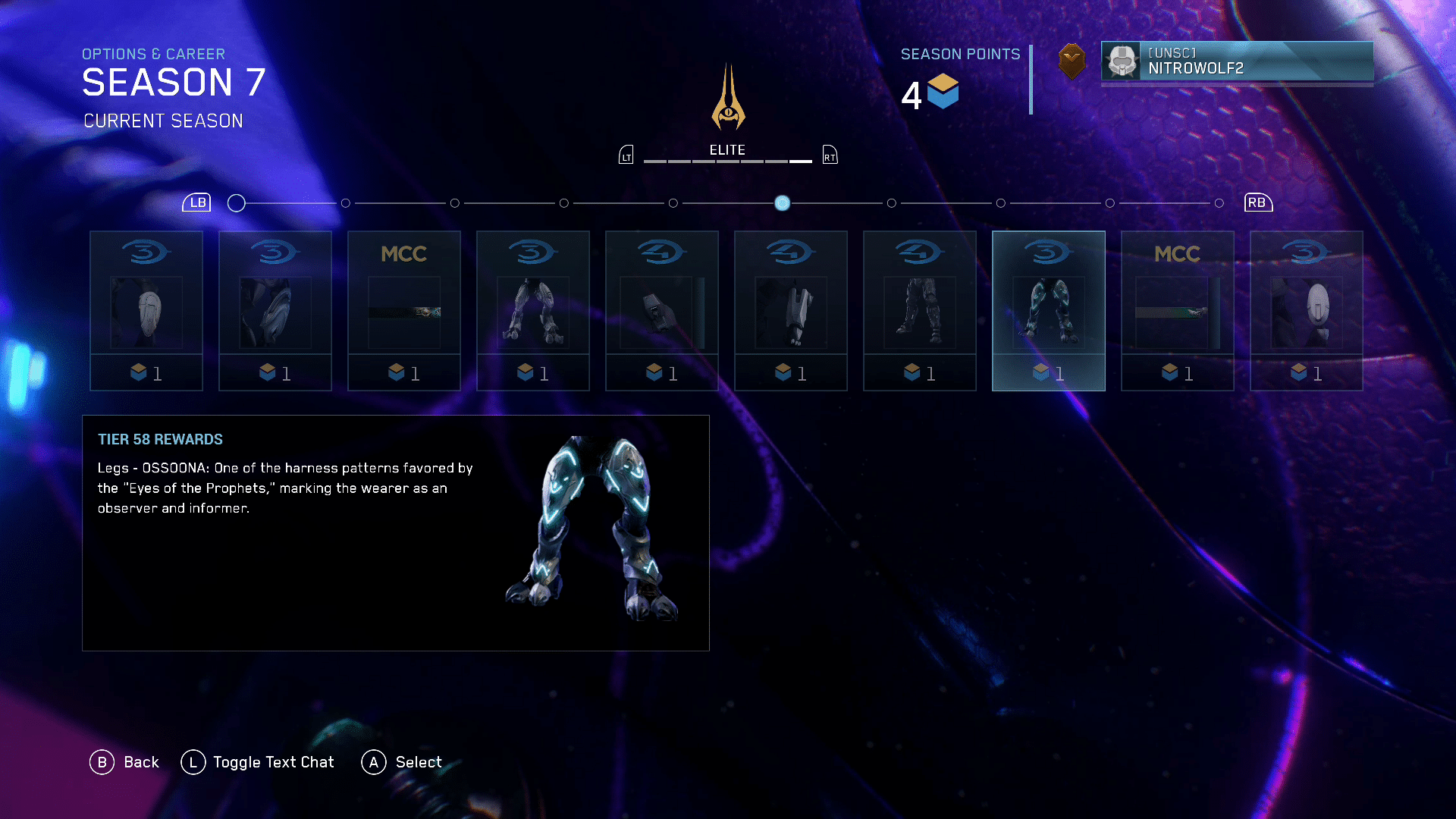This screenshot has height=819, width=1456.
Task: Click the golden Elite emblem above the category
Action: [x=728, y=99]
